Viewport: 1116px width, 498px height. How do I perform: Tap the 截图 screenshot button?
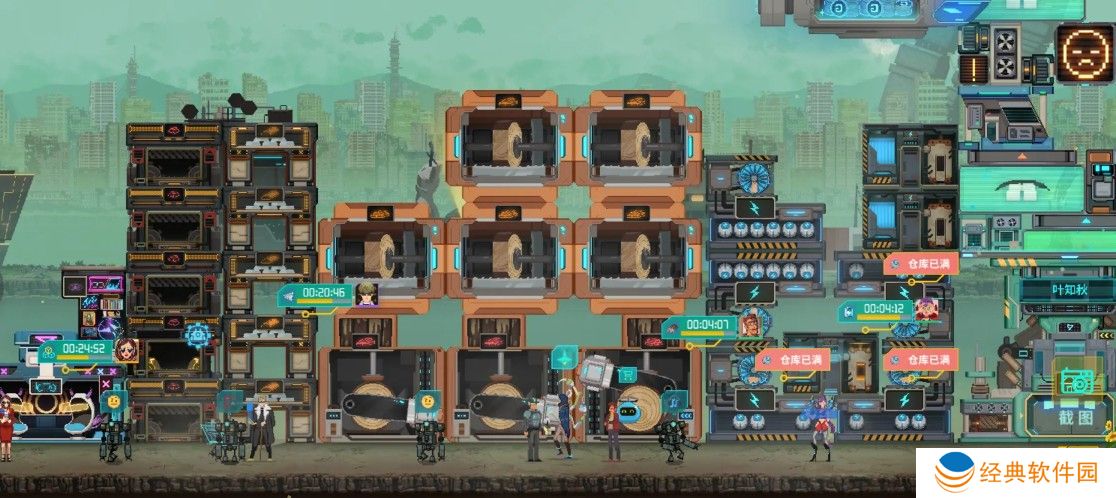[x=1075, y=400]
